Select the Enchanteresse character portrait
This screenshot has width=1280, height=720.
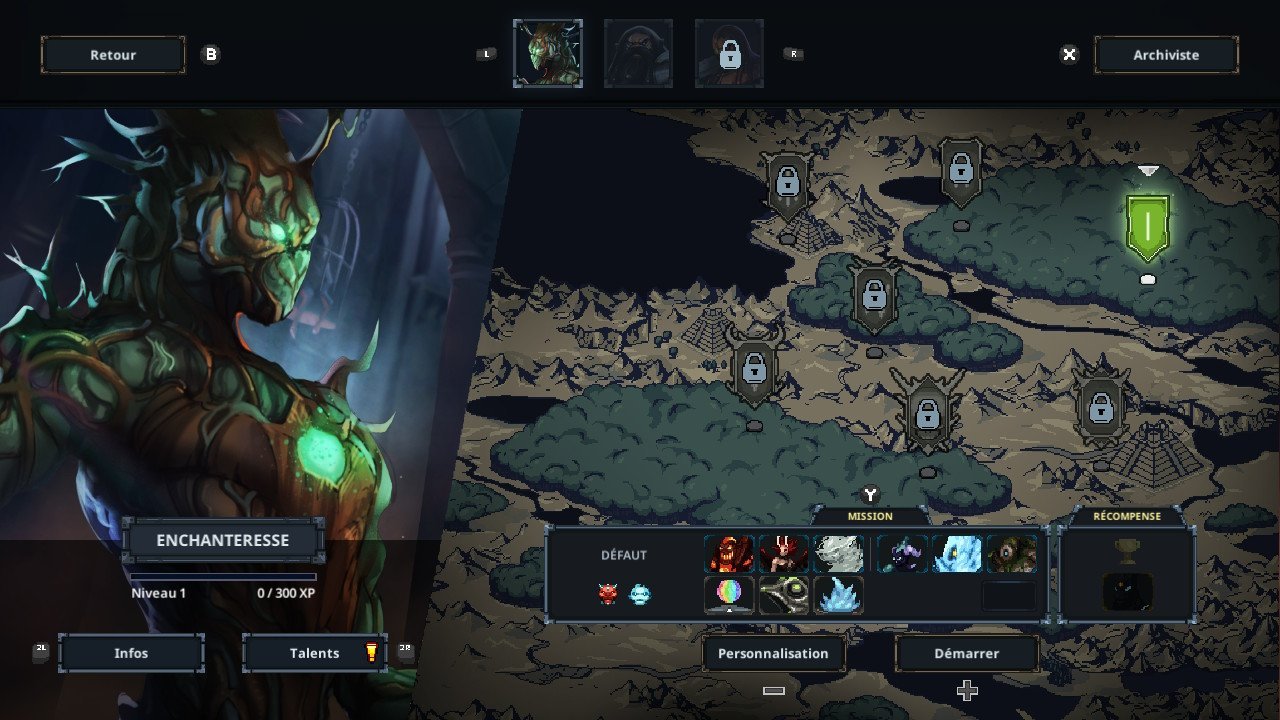click(x=547, y=53)
